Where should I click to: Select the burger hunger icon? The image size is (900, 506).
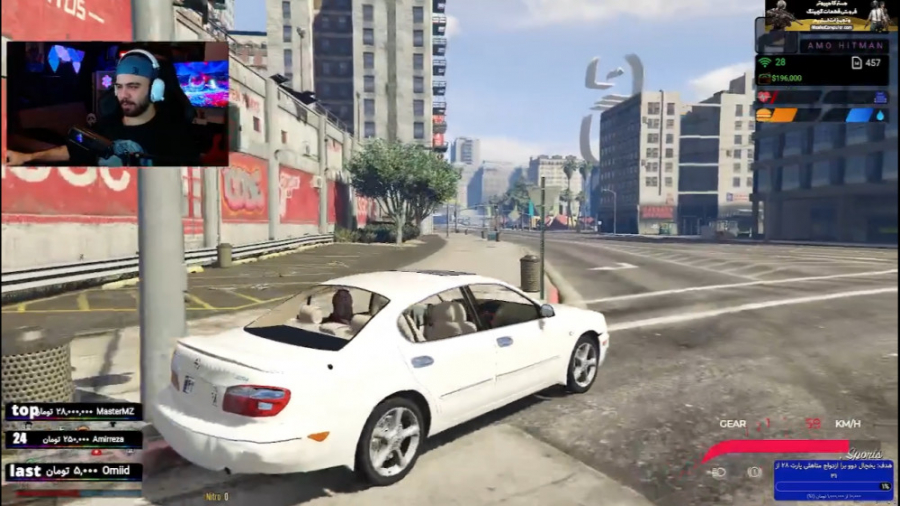click(763, 114)
